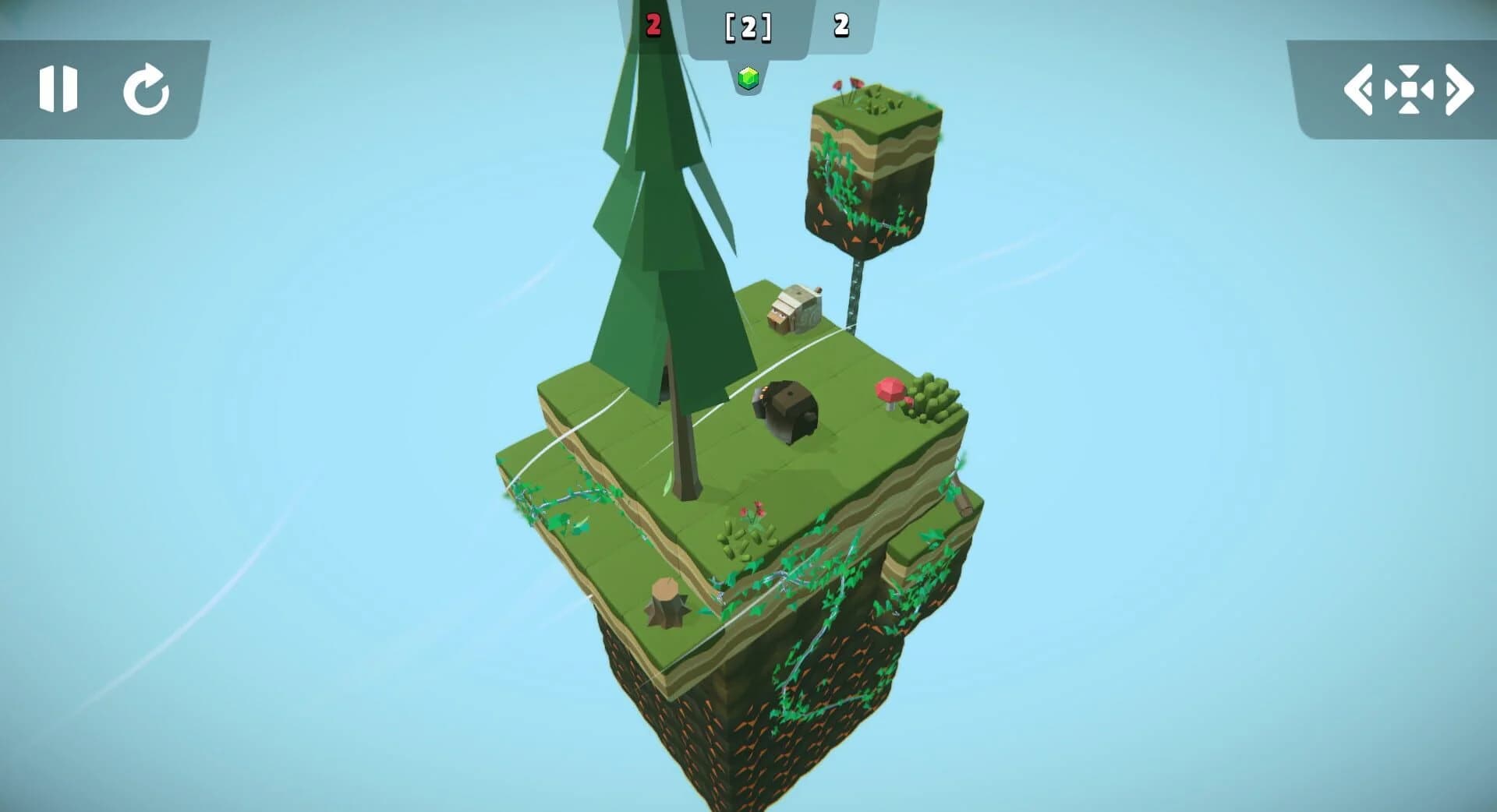Image resolution: width=1497 pixels, height=812 pixels.
Task: Click the rotate camera left chevron
Action: tap(1358, 88)
